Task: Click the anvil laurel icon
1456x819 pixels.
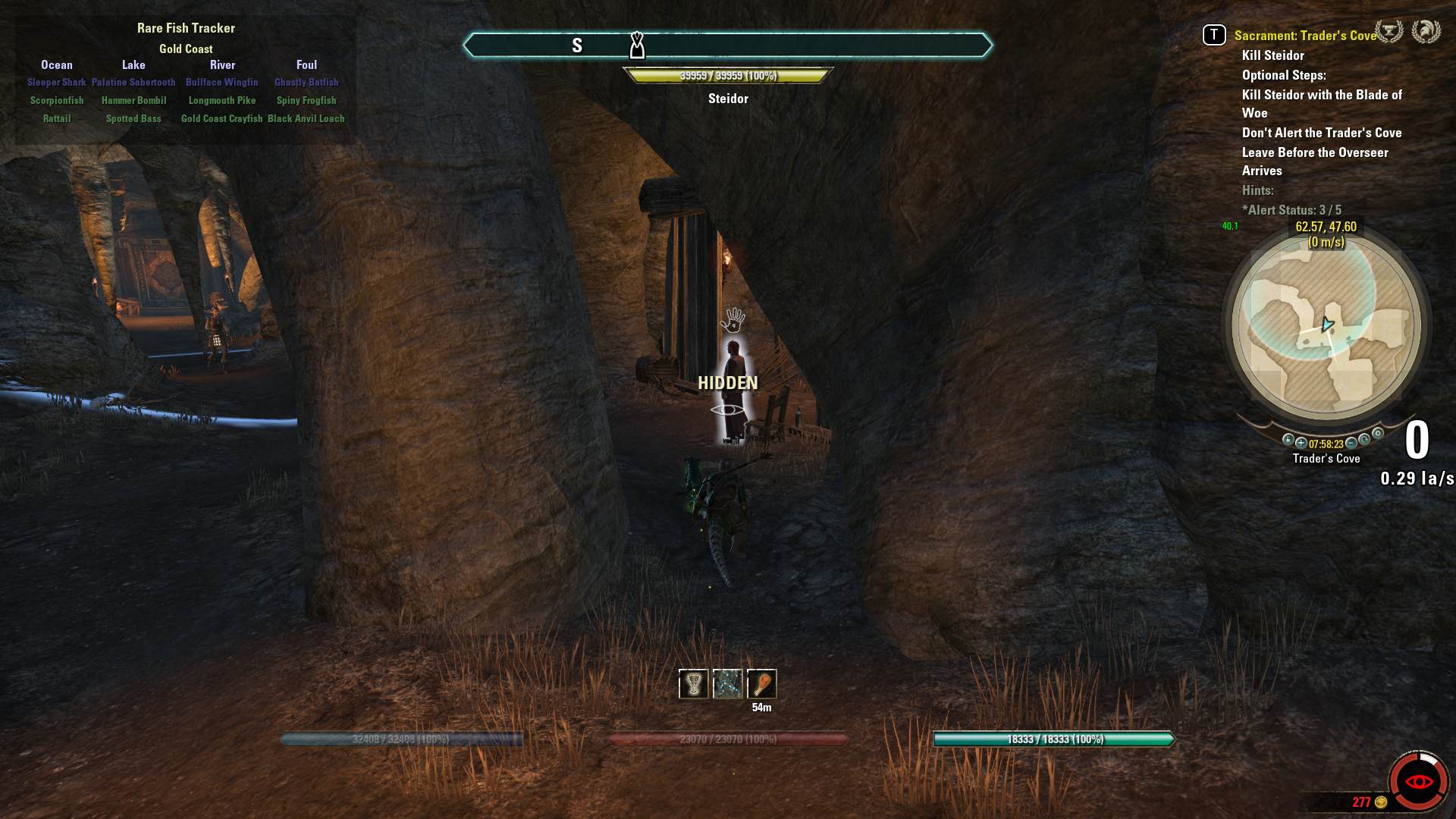Action: pyautogui.click(x=1389, y=32)
